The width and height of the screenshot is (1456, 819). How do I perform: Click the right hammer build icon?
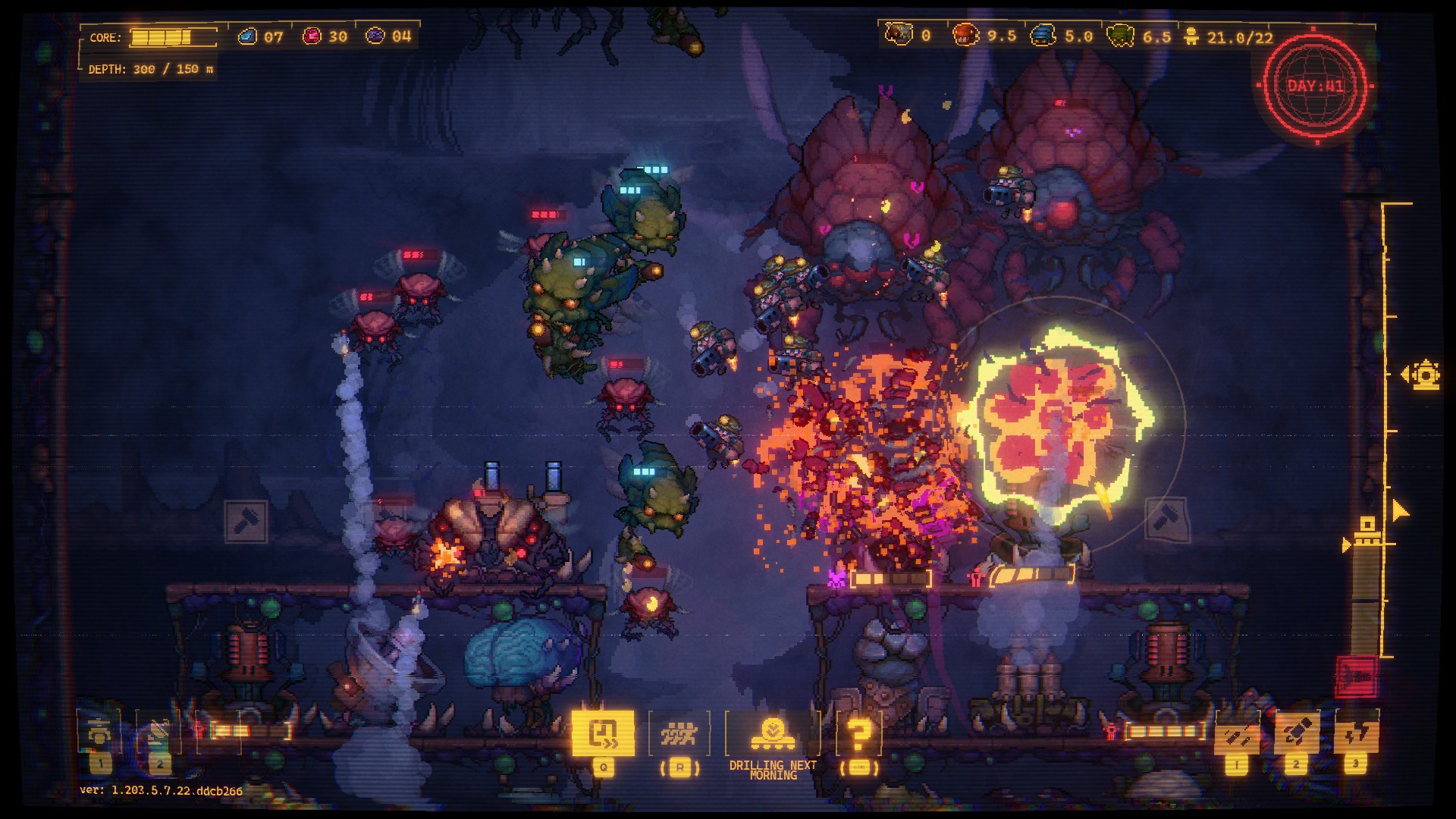1166,519
